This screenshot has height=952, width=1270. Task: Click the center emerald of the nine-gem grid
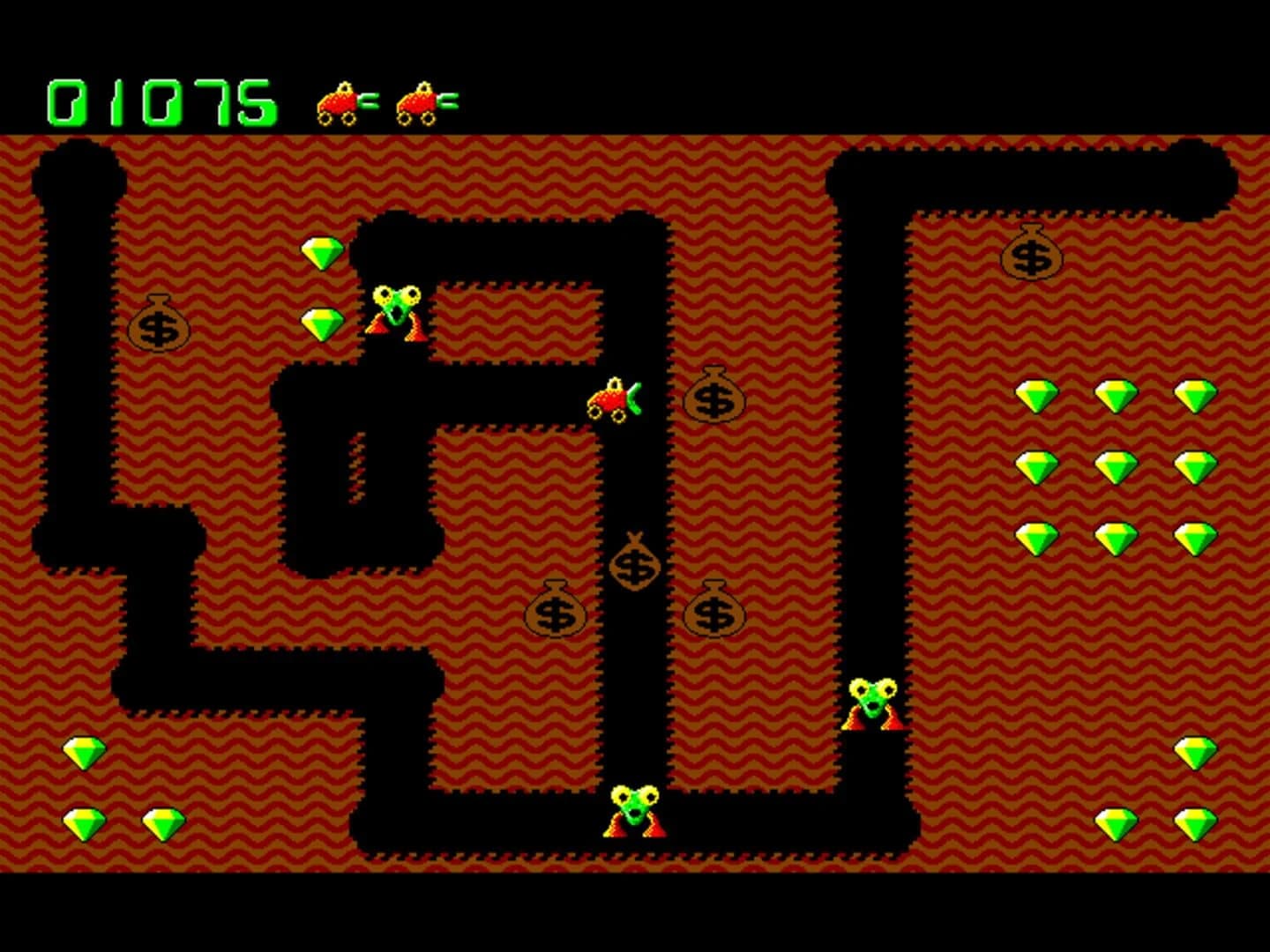(x=1117, y=468)
